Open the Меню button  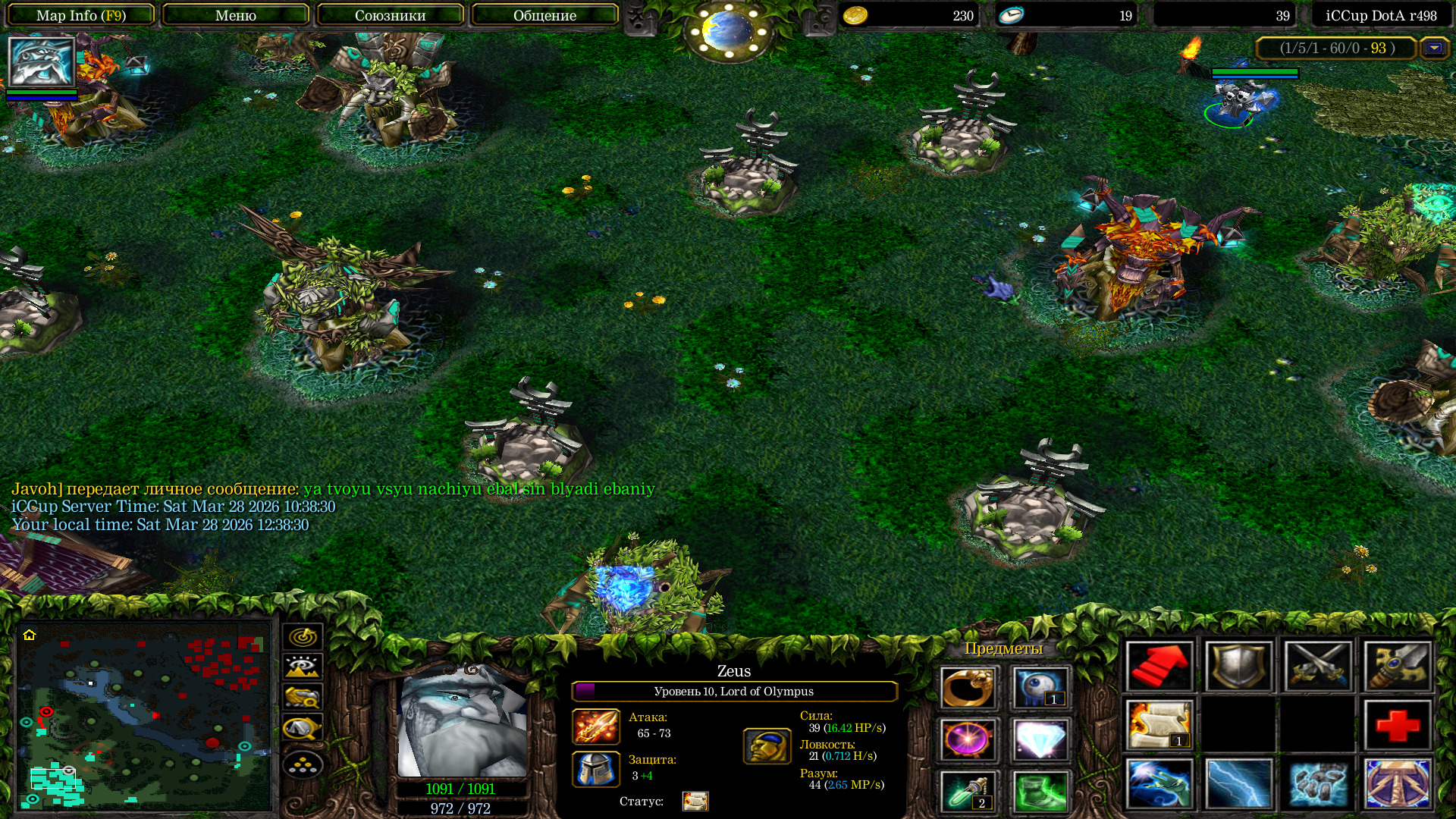coord(235,15)
